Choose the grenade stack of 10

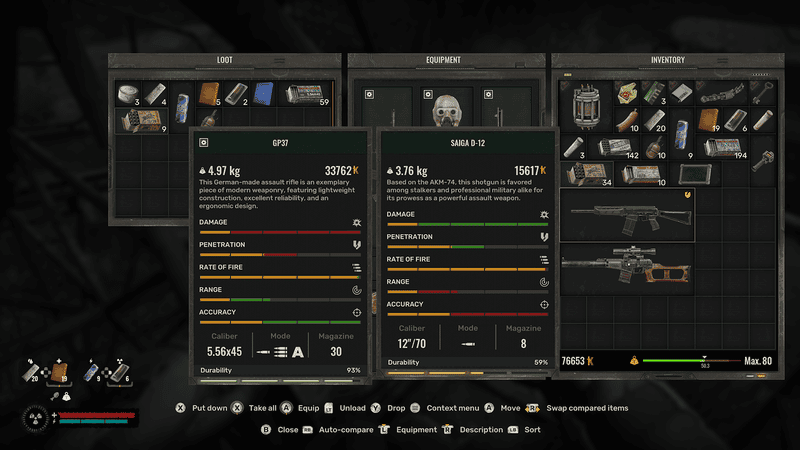[653, 147]
